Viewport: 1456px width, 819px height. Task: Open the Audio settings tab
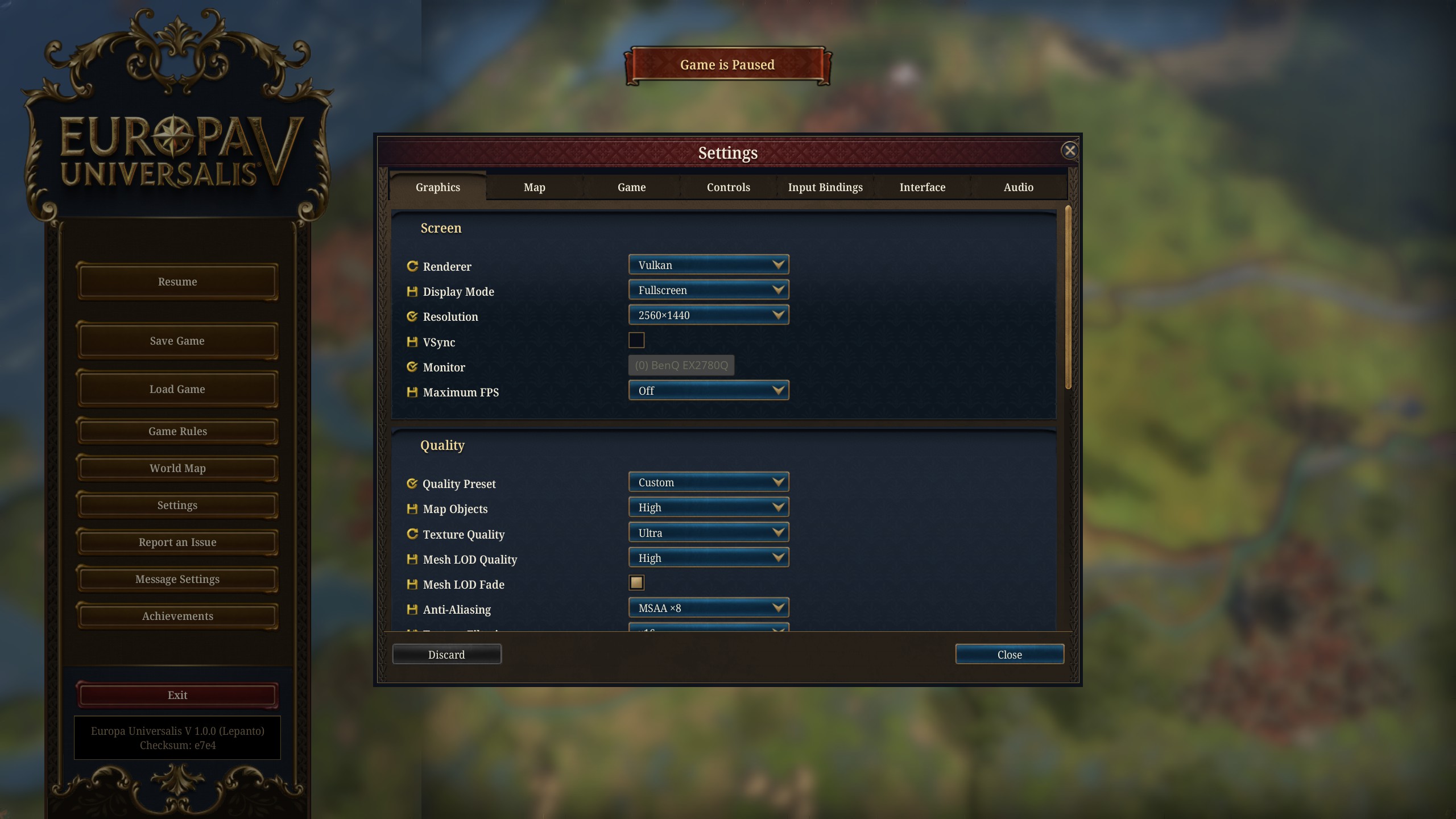1017,187
